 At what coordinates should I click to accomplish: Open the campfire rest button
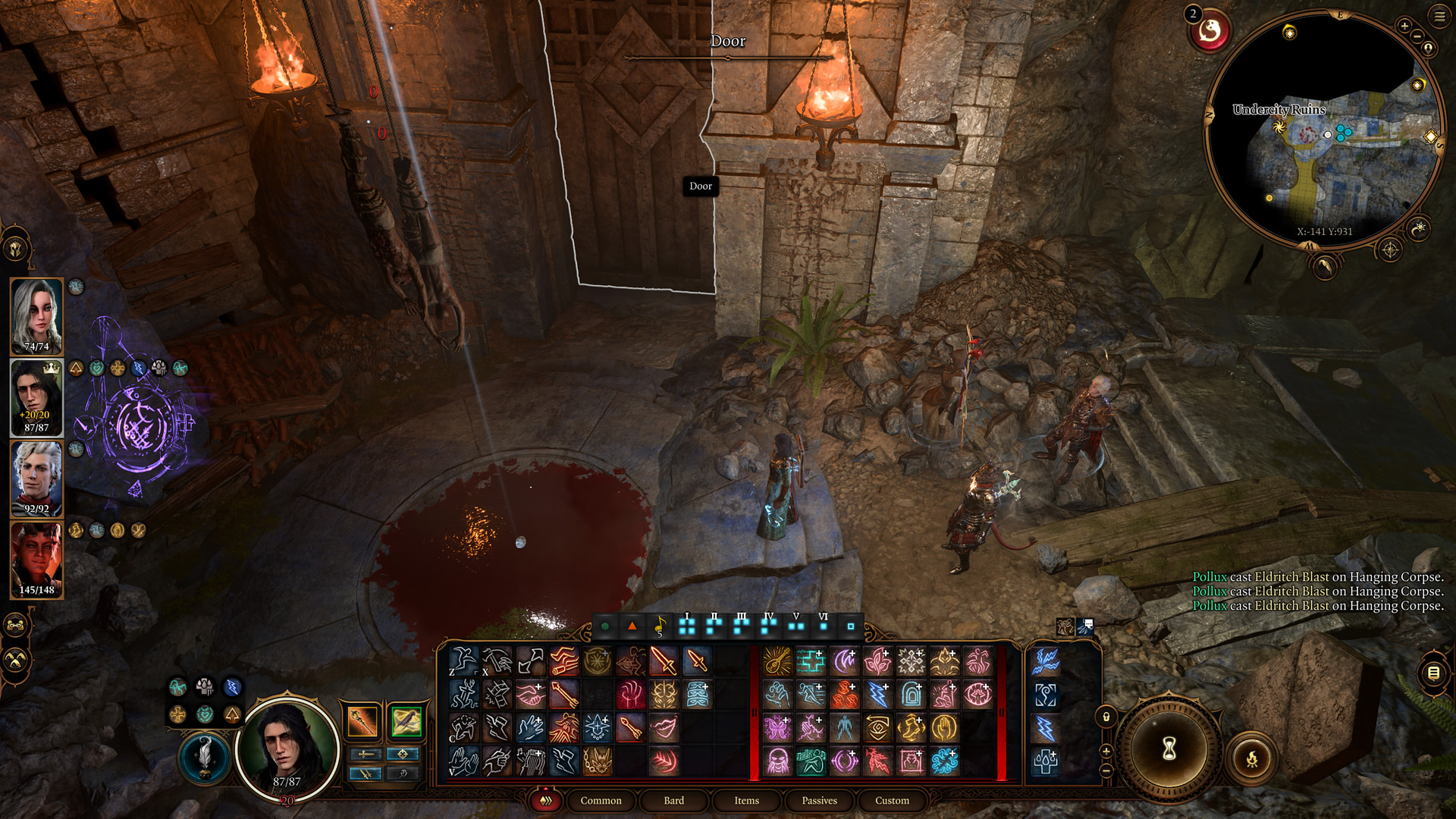pos(1251,758)
